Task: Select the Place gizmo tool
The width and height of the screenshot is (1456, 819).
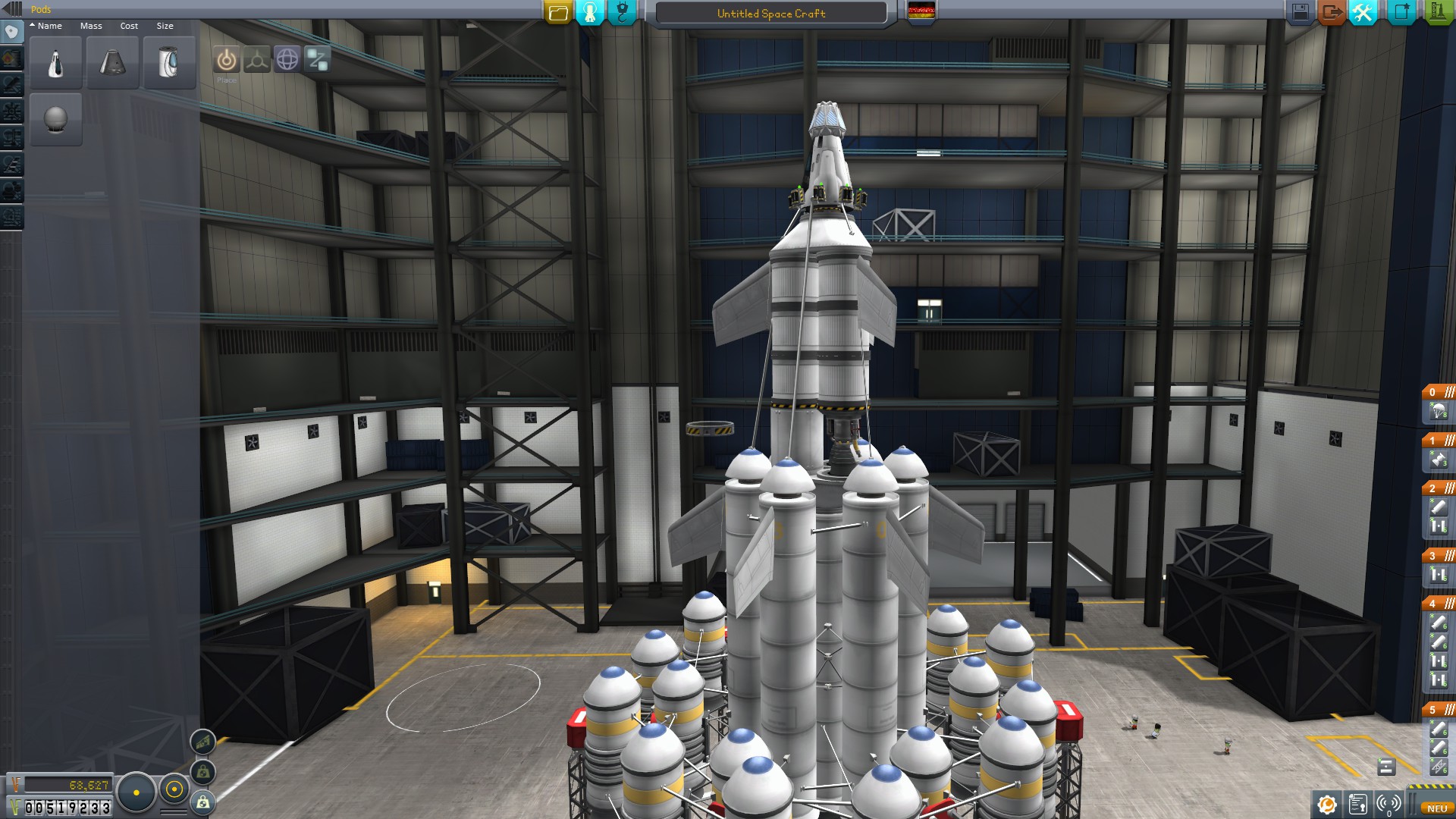Action: coord(226,60)
